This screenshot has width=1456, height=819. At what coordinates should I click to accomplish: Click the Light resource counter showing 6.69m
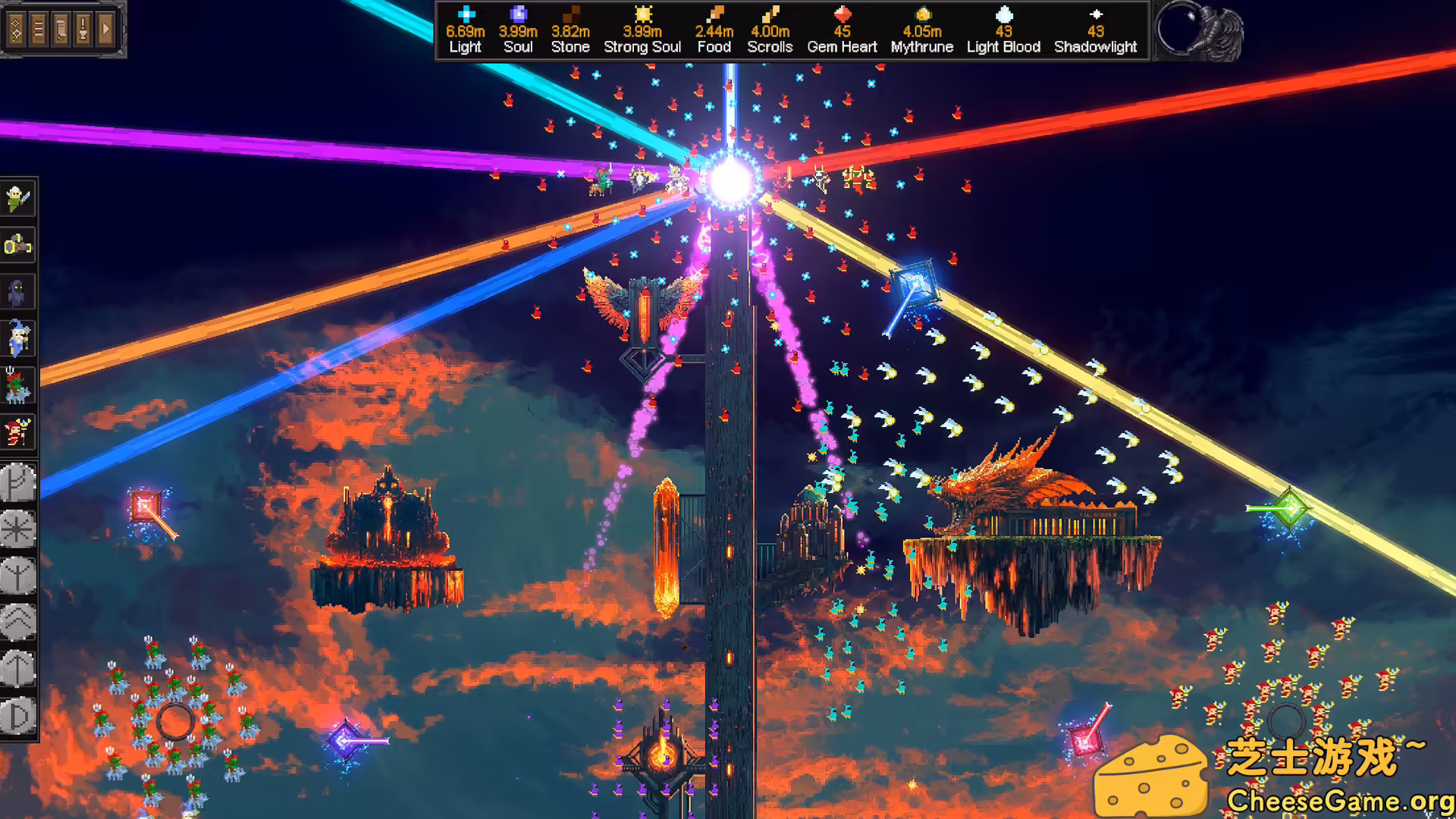(465, 30)
